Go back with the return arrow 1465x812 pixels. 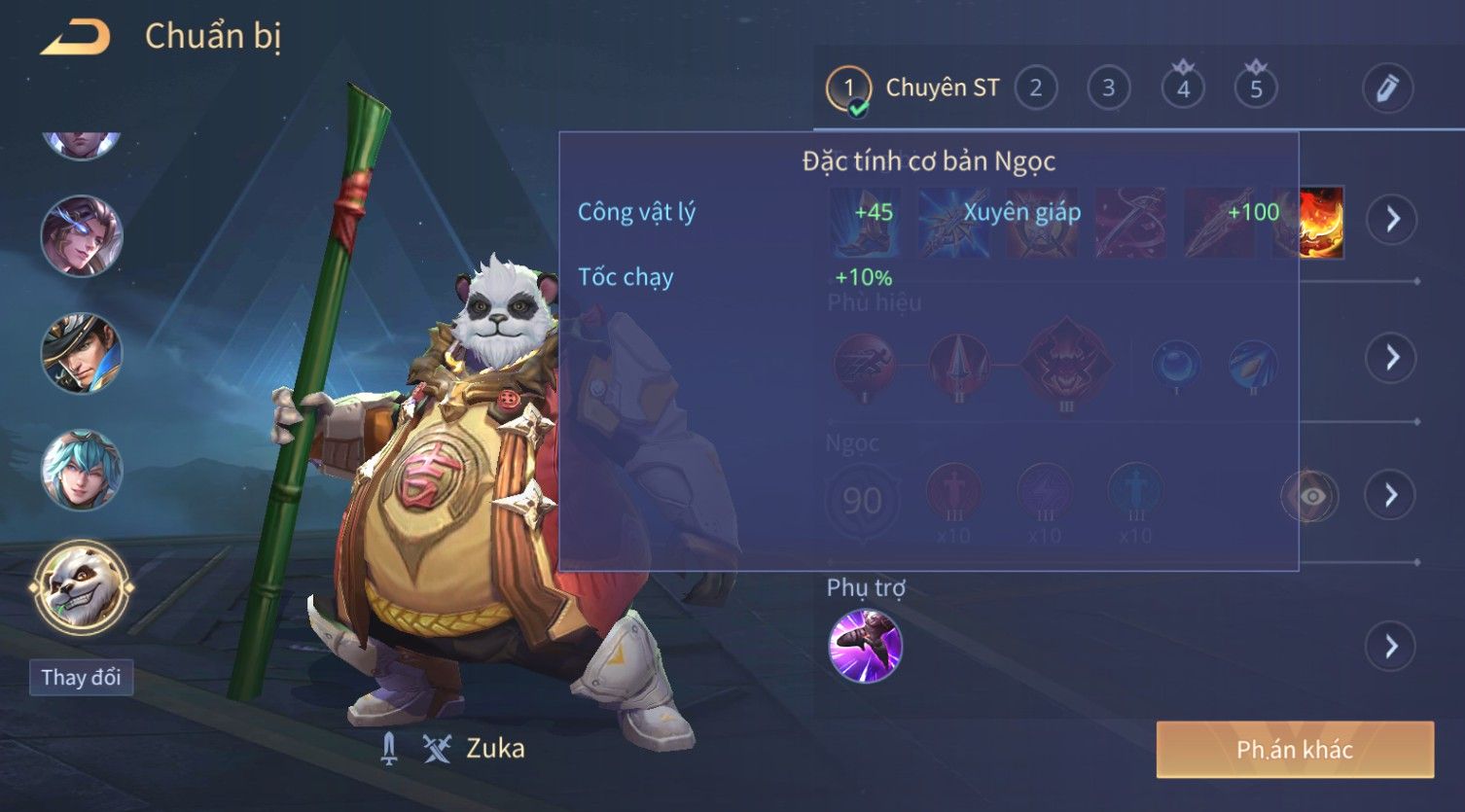point(75,38)
